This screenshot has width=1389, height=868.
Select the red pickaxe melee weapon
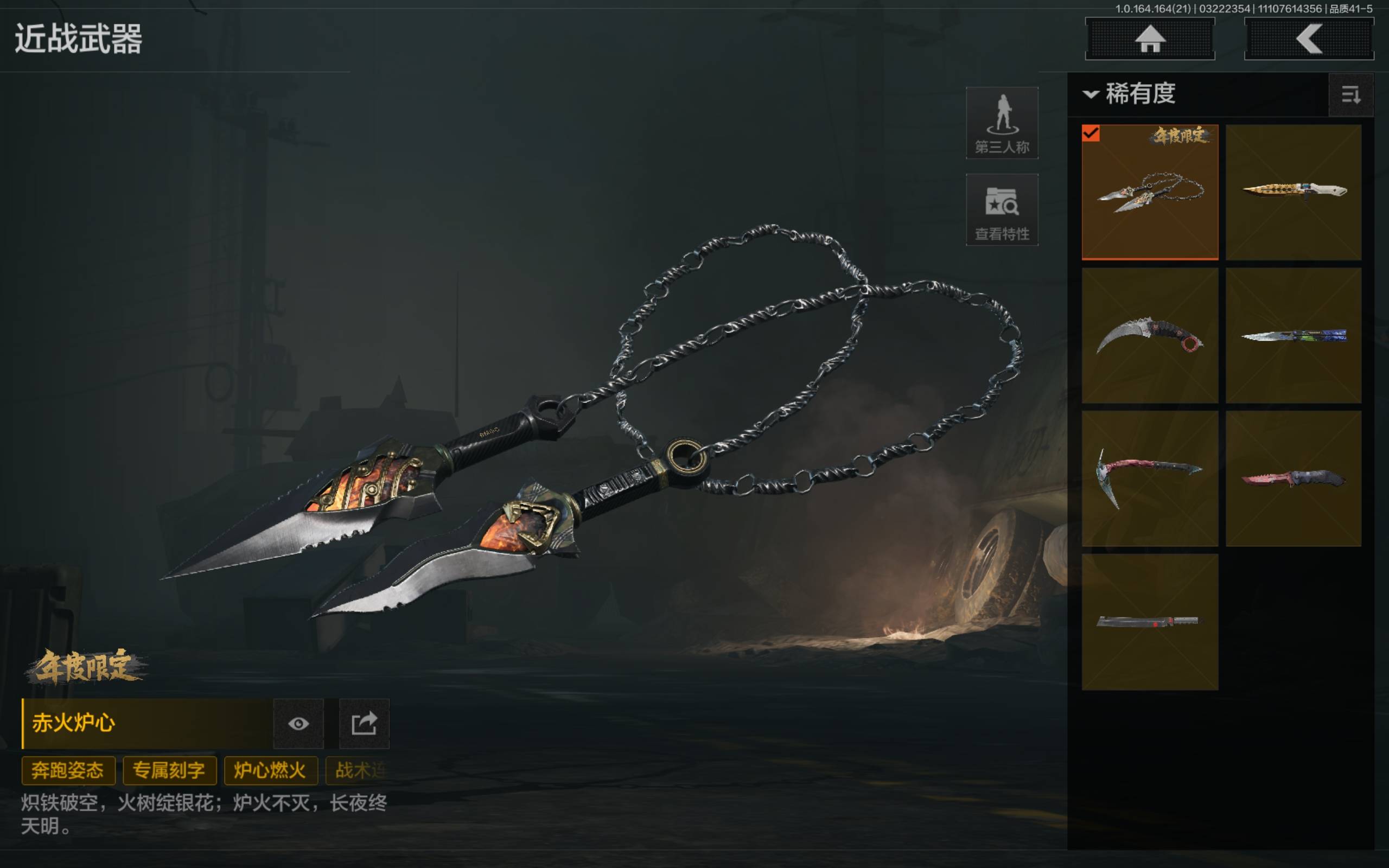1150,478
